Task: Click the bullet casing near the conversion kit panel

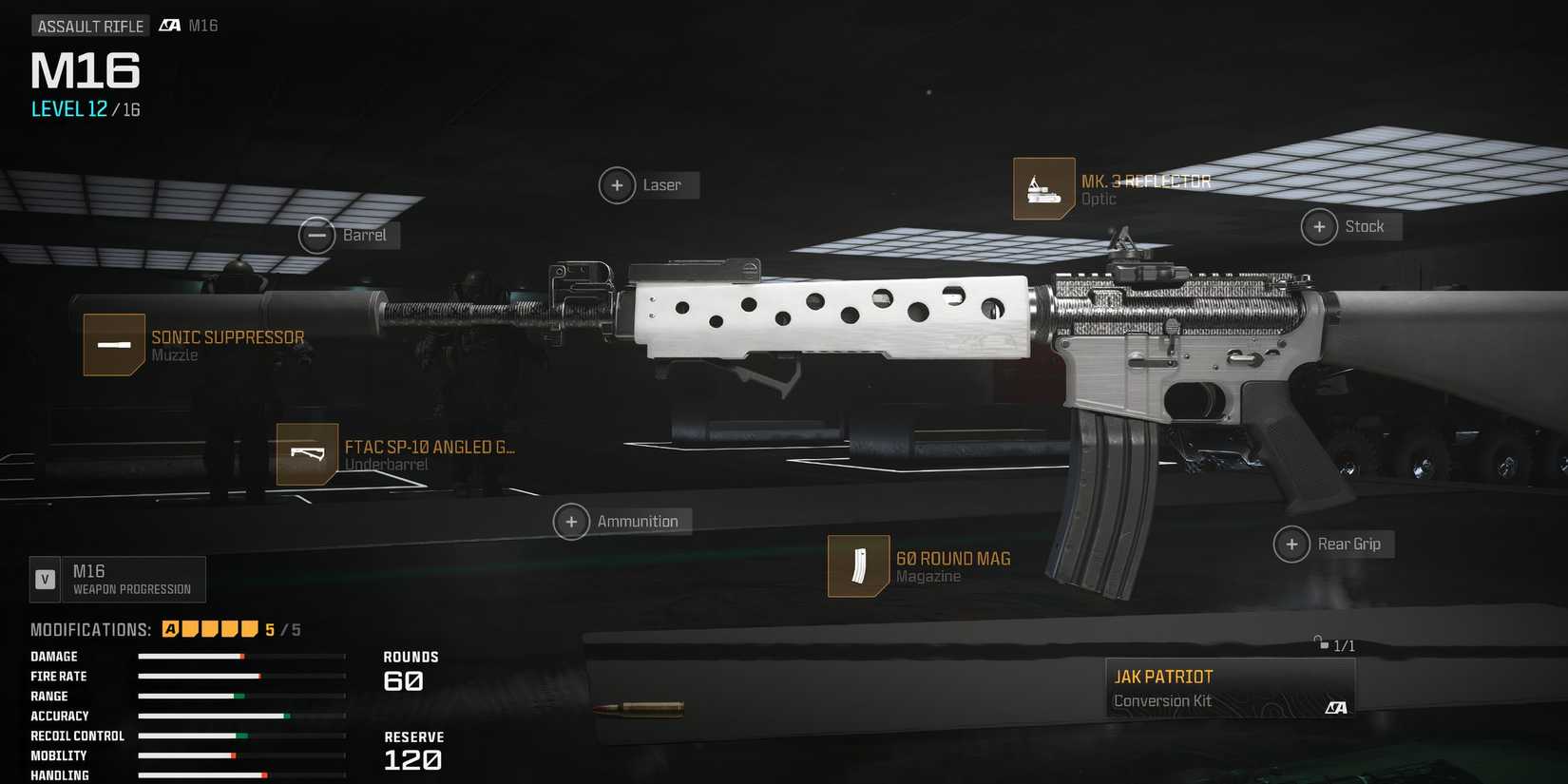Action: coord(639,708)
